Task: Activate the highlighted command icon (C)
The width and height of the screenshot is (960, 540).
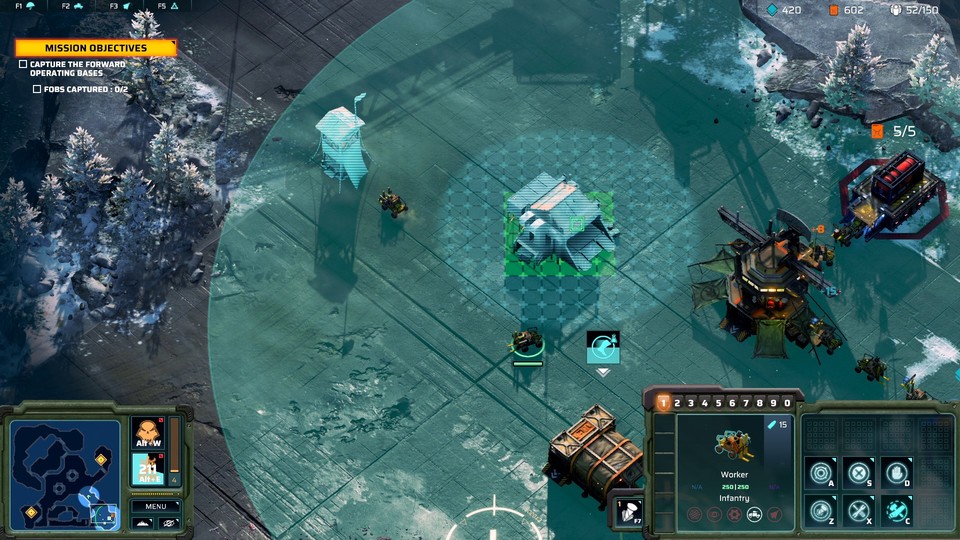Action: (897, 510)
